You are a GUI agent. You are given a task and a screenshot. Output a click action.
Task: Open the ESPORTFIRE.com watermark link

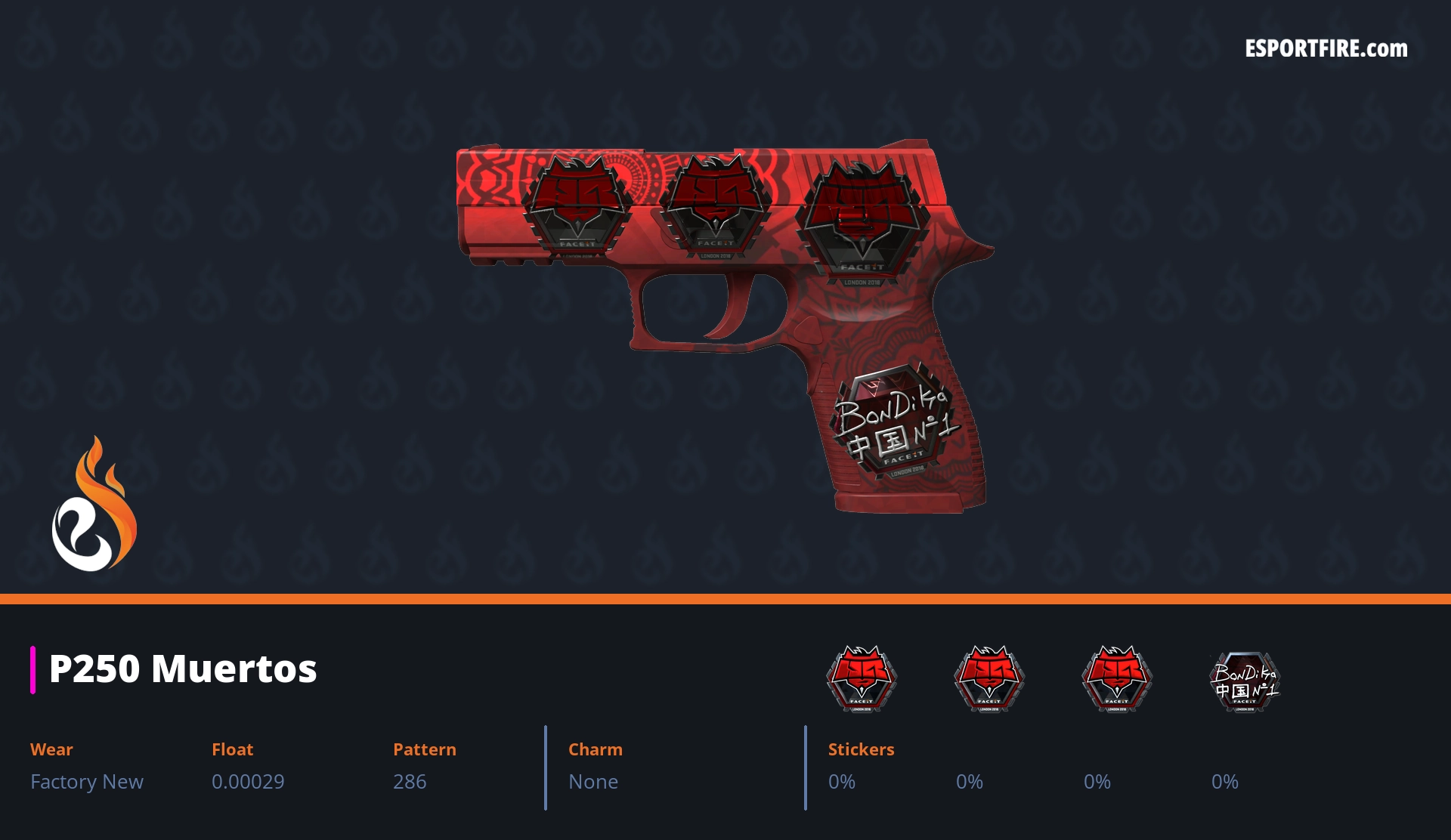point(1326,49)
